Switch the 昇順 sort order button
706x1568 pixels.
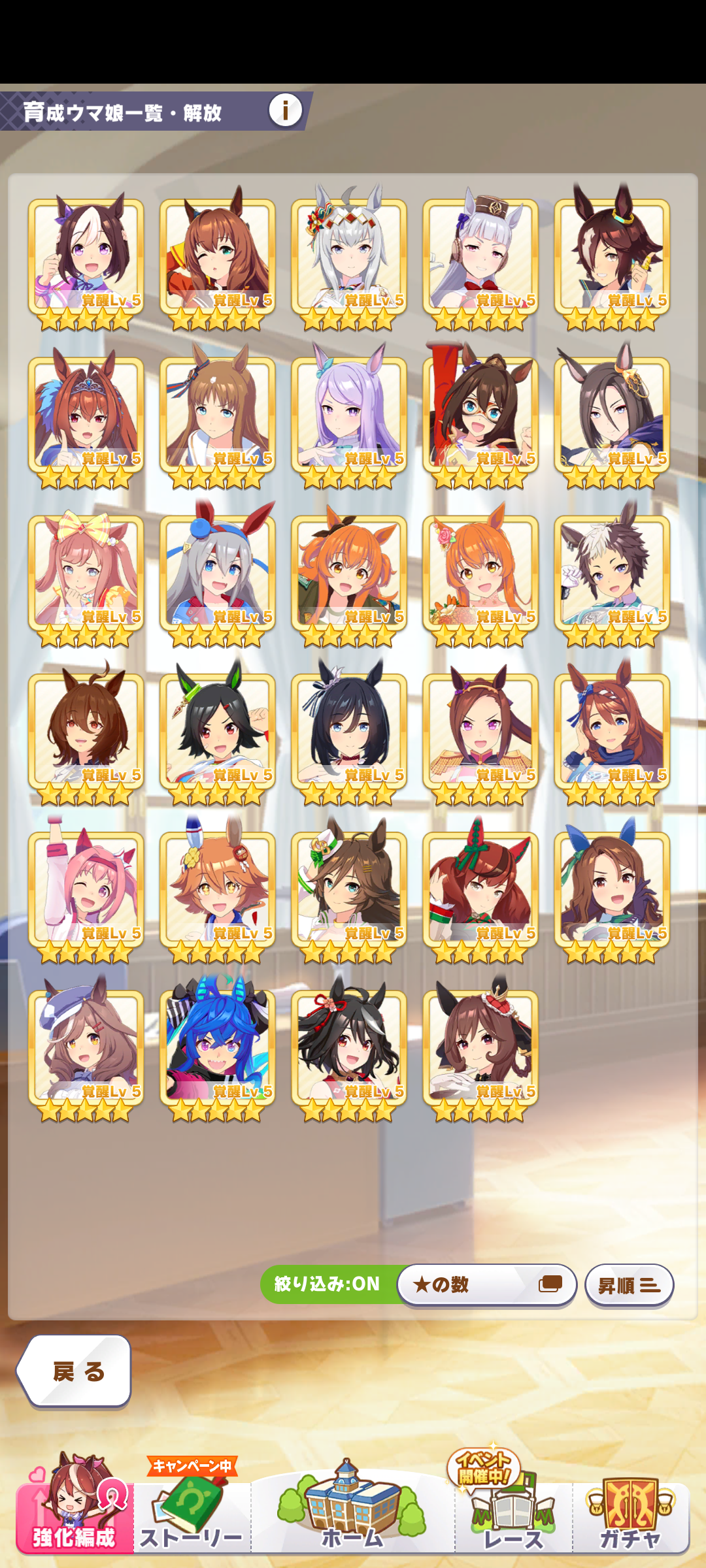(629, 1285)
